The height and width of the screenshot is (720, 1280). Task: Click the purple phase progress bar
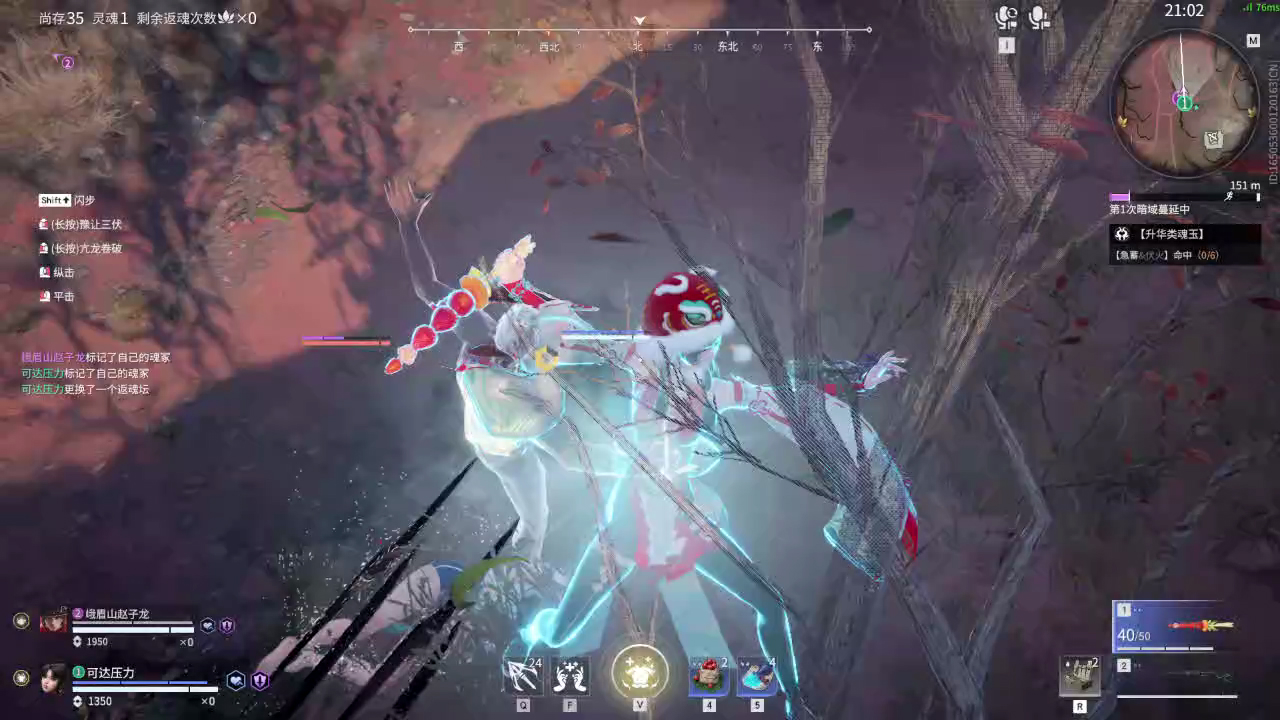[1118, 196]
